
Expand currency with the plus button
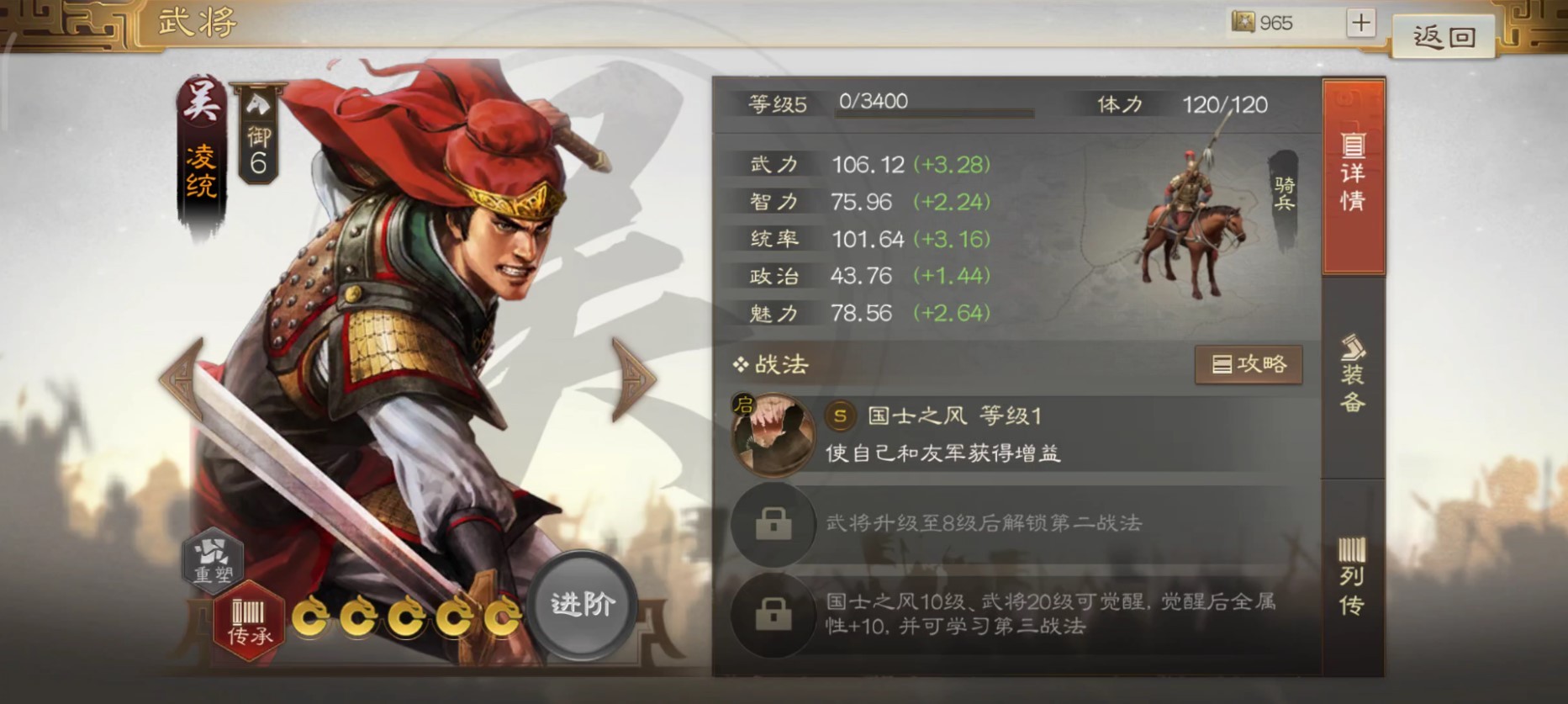click(1362, 23)
